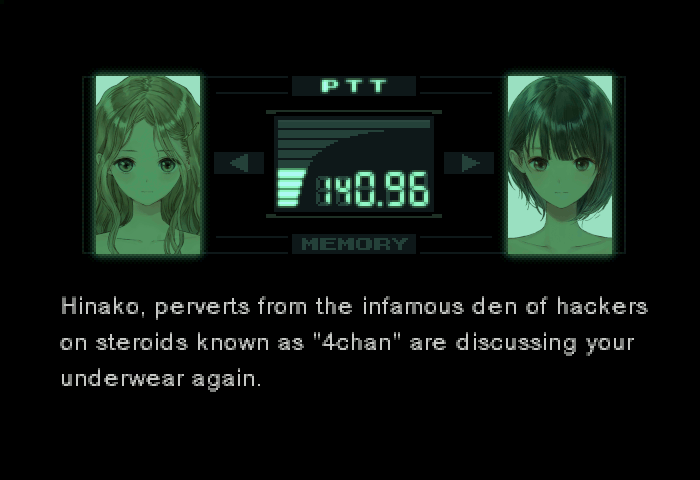Lower the frequency with the left arrow
Viewport: 700px width, 480px height.
tap(240, 163)
